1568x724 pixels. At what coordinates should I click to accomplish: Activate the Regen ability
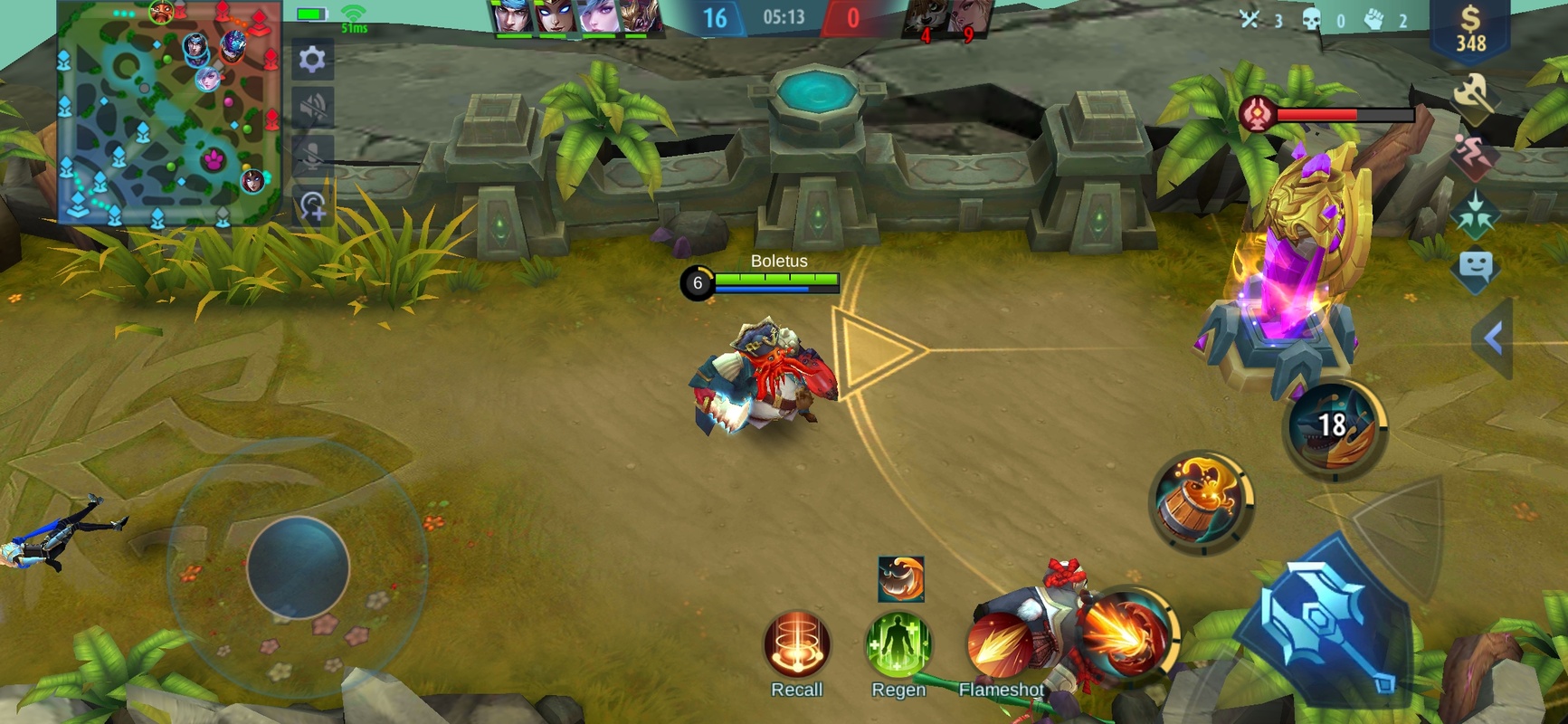coord(898,644)
